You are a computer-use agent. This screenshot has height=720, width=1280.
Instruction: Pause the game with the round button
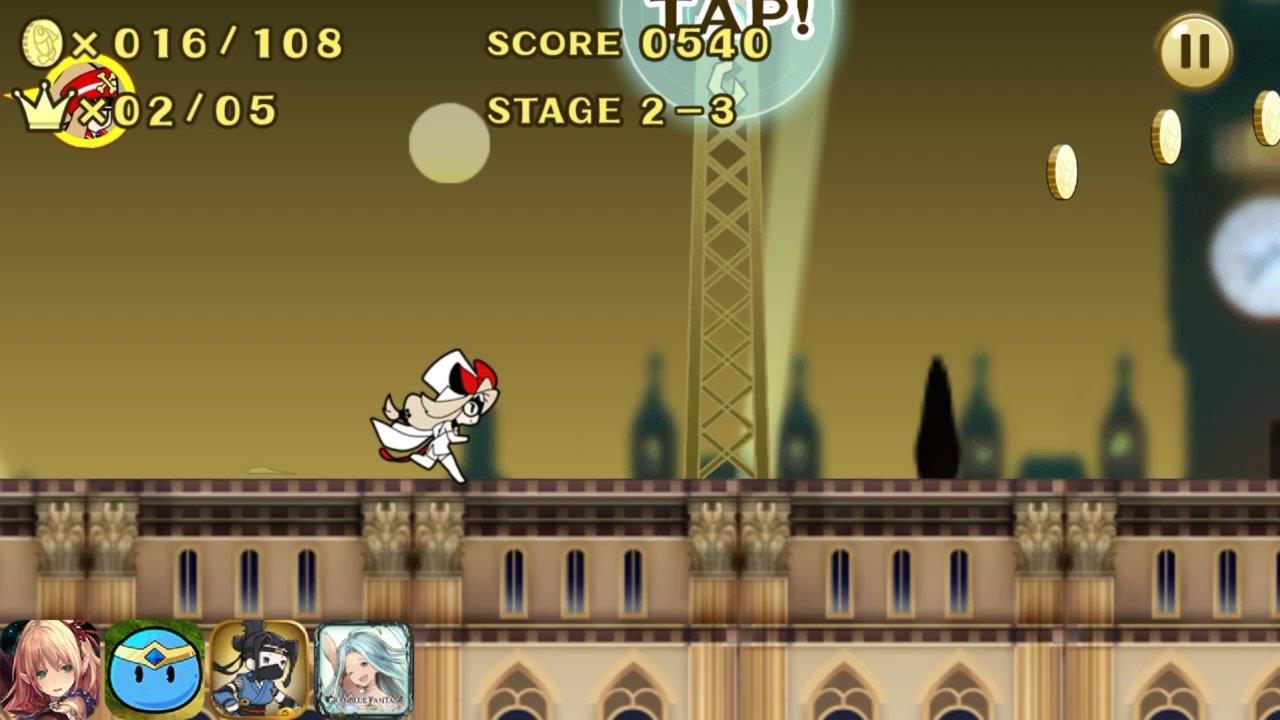pyautogui.click(x=1194, y=51)
